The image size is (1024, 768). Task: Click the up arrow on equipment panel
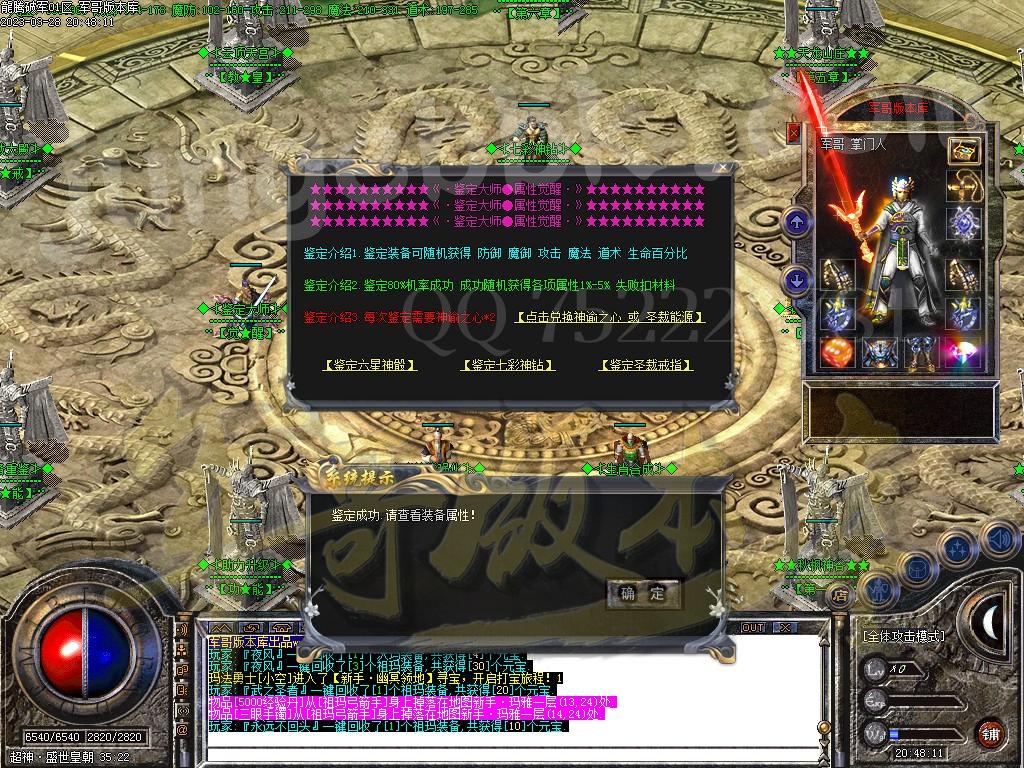pos(797,222)
